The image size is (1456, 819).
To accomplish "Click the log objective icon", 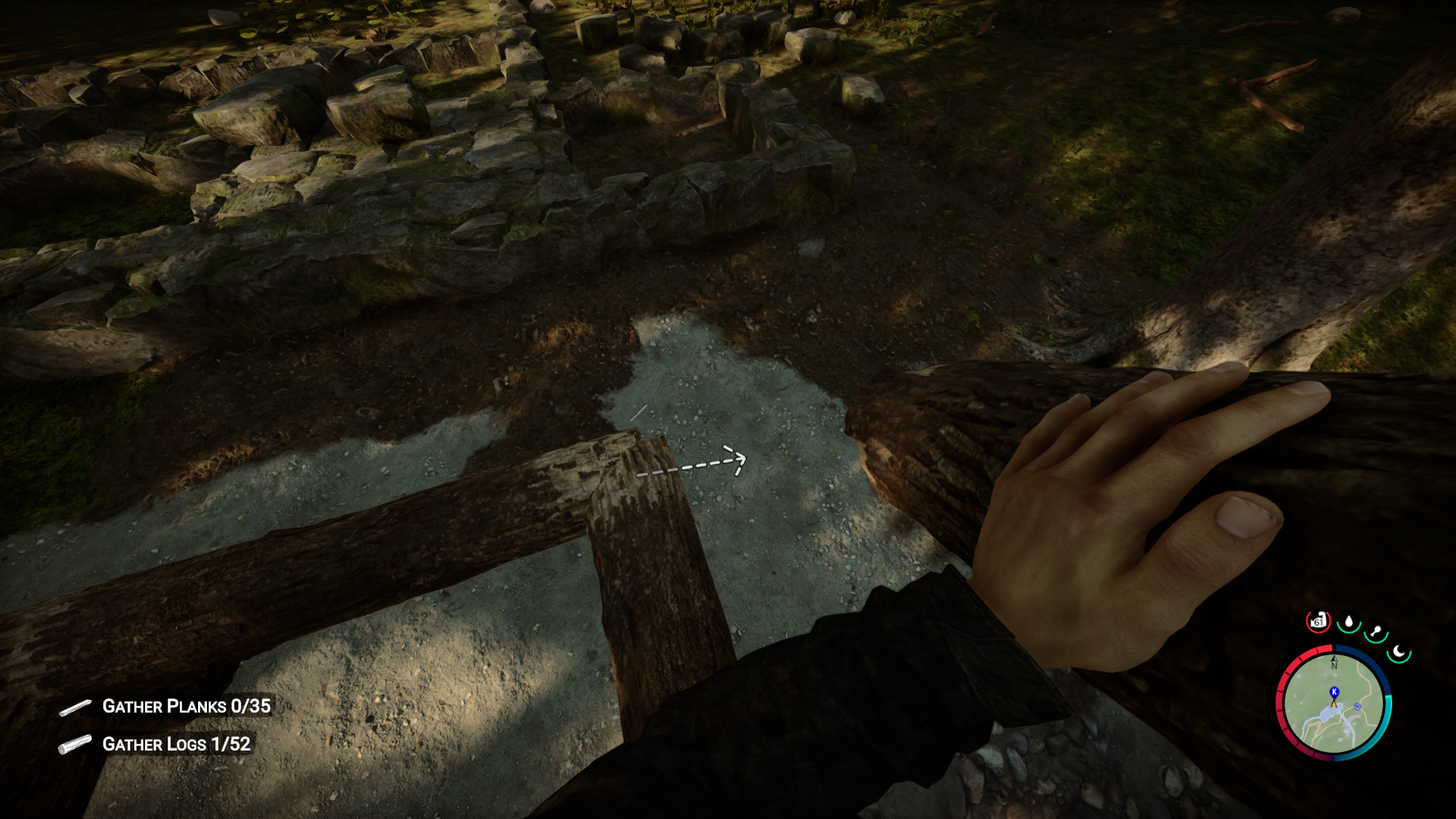I will click(x=74, y=745).
